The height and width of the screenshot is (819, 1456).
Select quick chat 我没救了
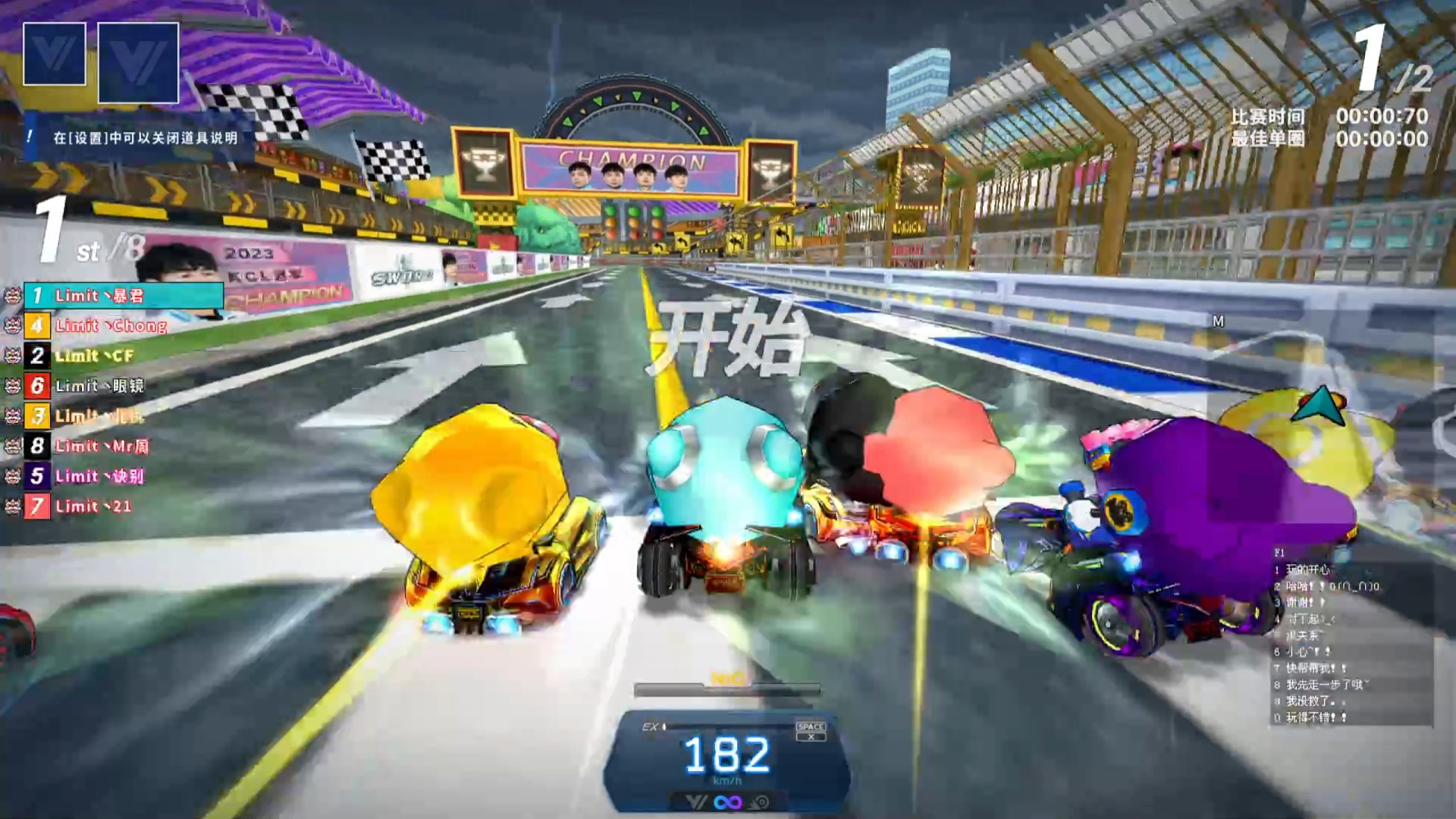pos(1310,701)
